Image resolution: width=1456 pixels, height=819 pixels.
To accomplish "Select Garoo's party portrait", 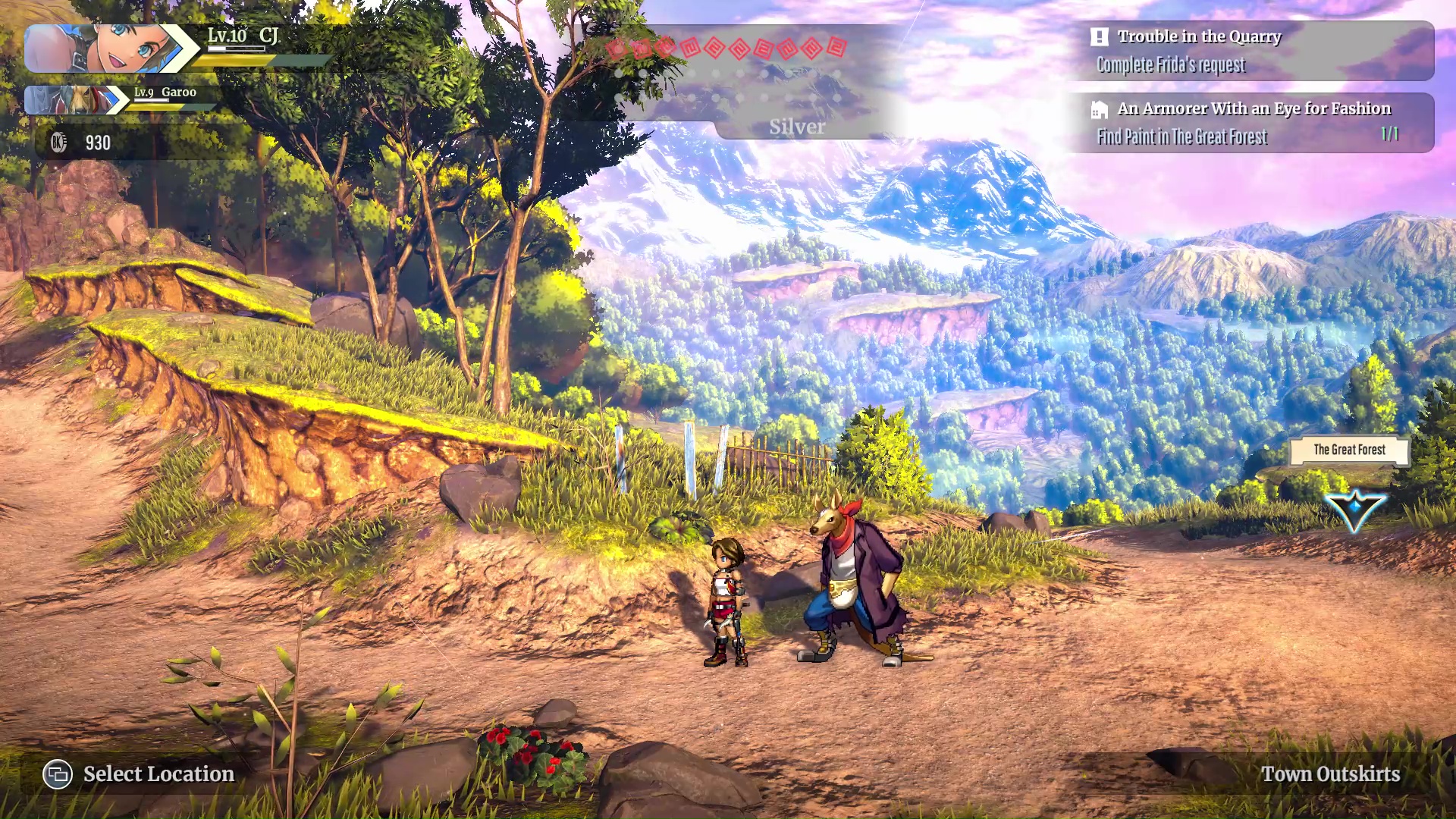I will coord(72,100).
